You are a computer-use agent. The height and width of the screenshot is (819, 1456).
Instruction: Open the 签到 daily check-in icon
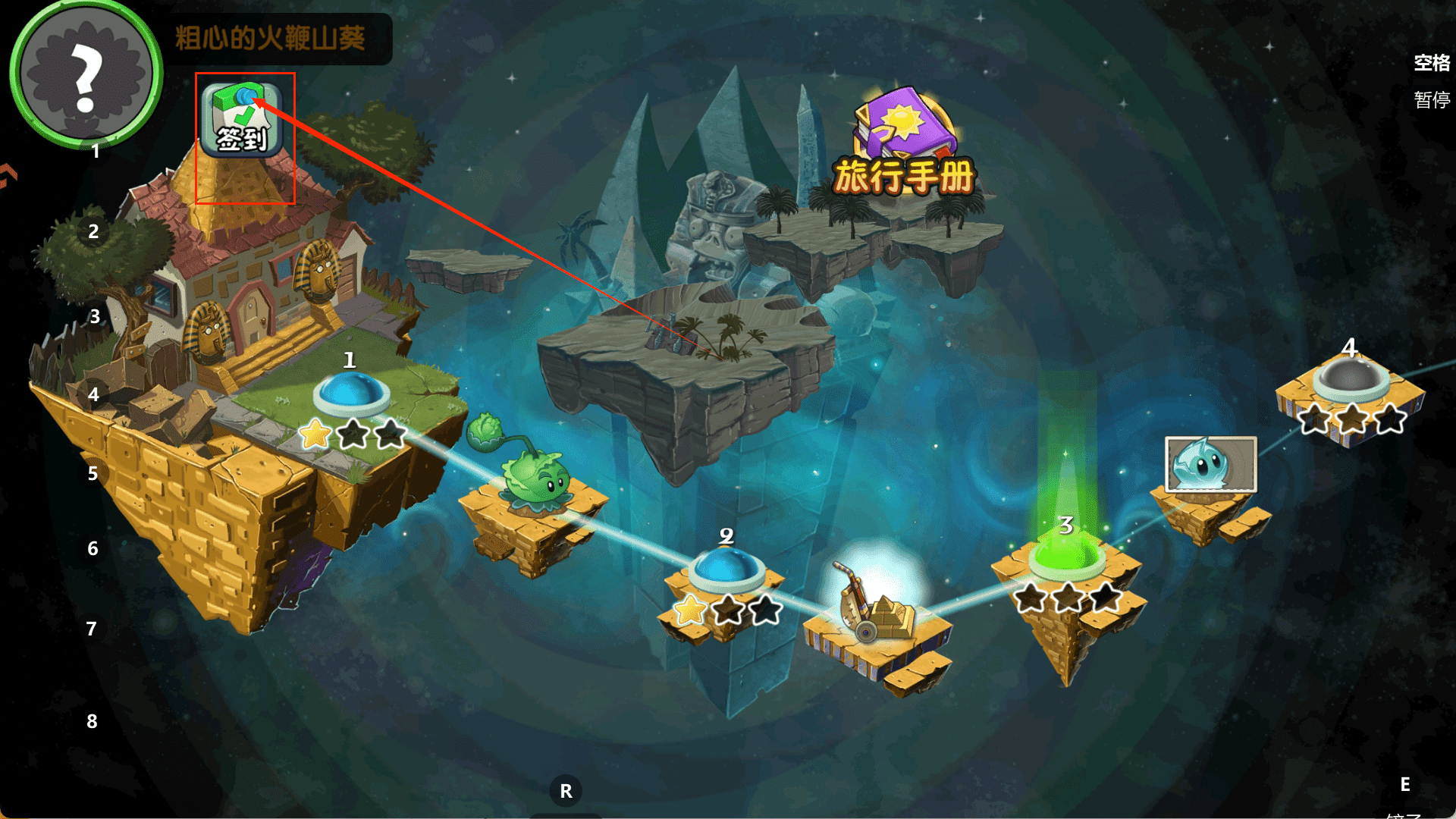pyautogui.click(x=242, y=121)
